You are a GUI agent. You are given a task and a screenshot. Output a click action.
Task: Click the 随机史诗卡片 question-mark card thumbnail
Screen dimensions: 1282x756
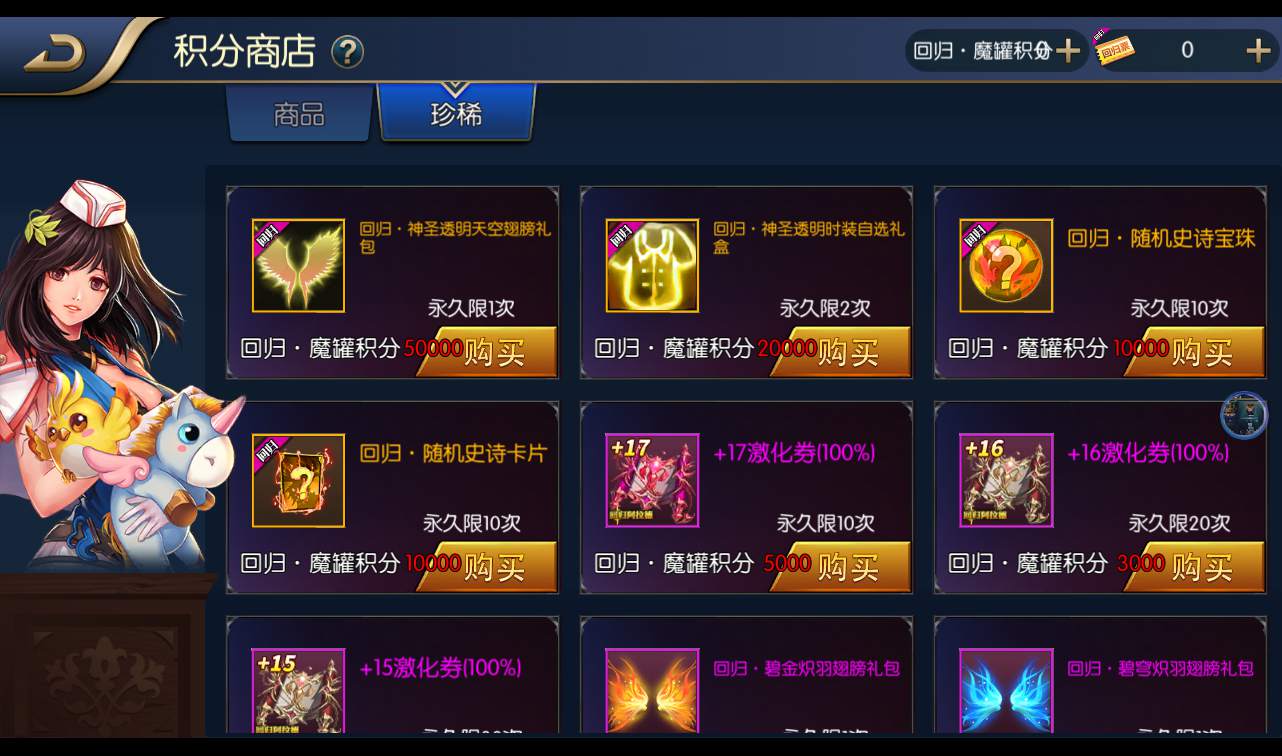tap(297, 480)
